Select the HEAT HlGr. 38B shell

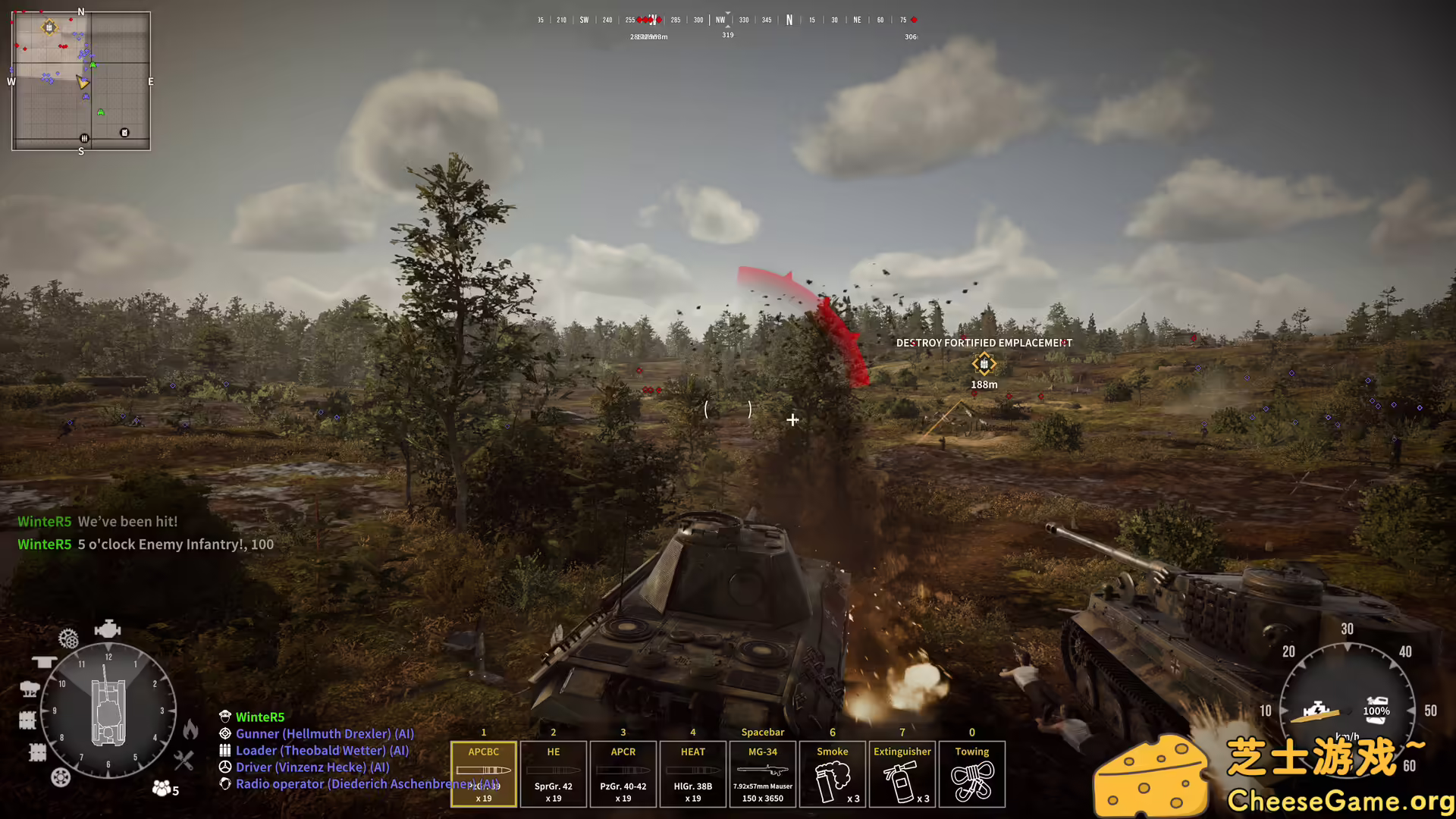click(x=692, y=773)
